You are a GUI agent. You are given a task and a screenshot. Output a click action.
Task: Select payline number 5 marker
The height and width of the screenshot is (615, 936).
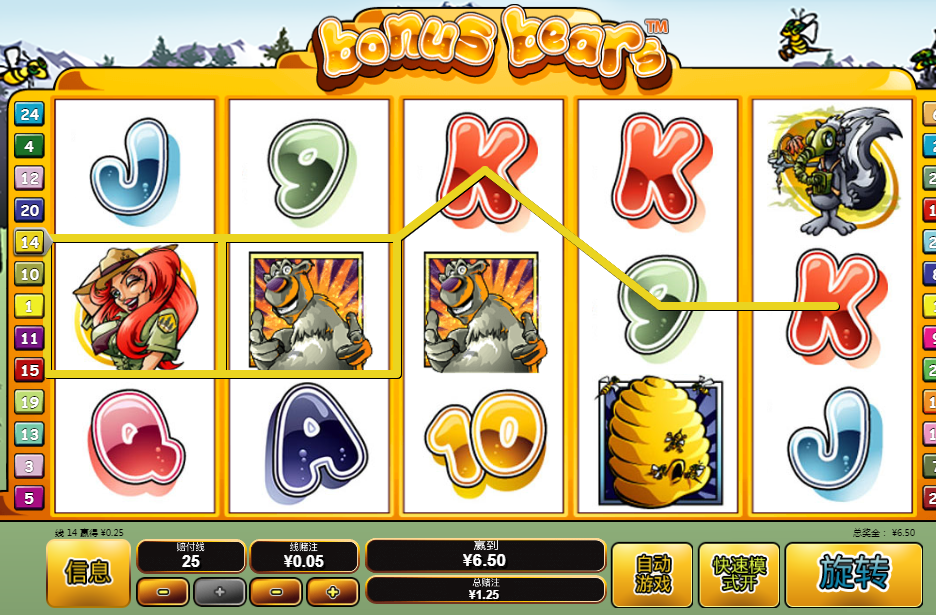(29, 497)
